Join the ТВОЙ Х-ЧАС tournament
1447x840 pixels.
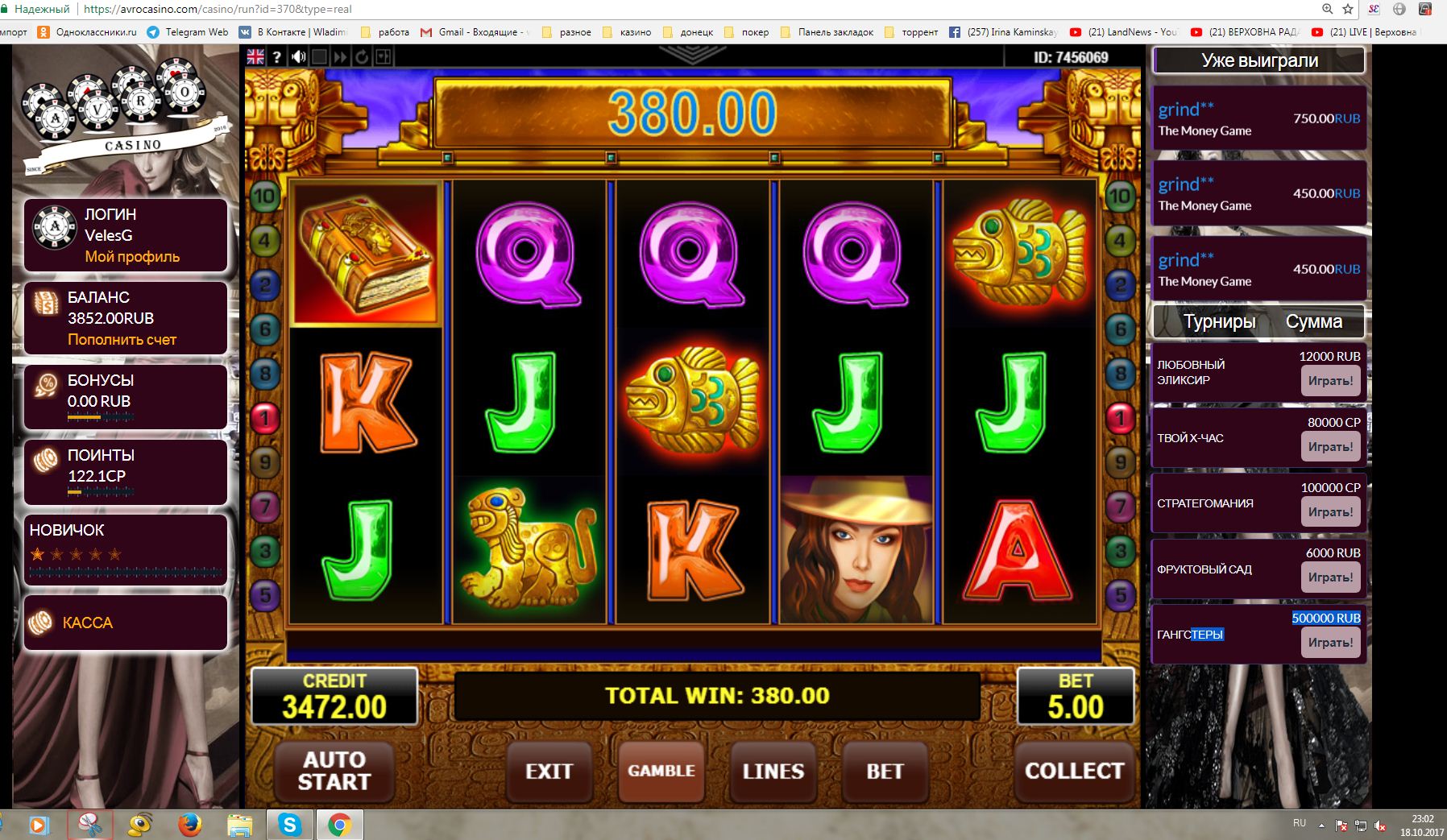[1330, 446]
